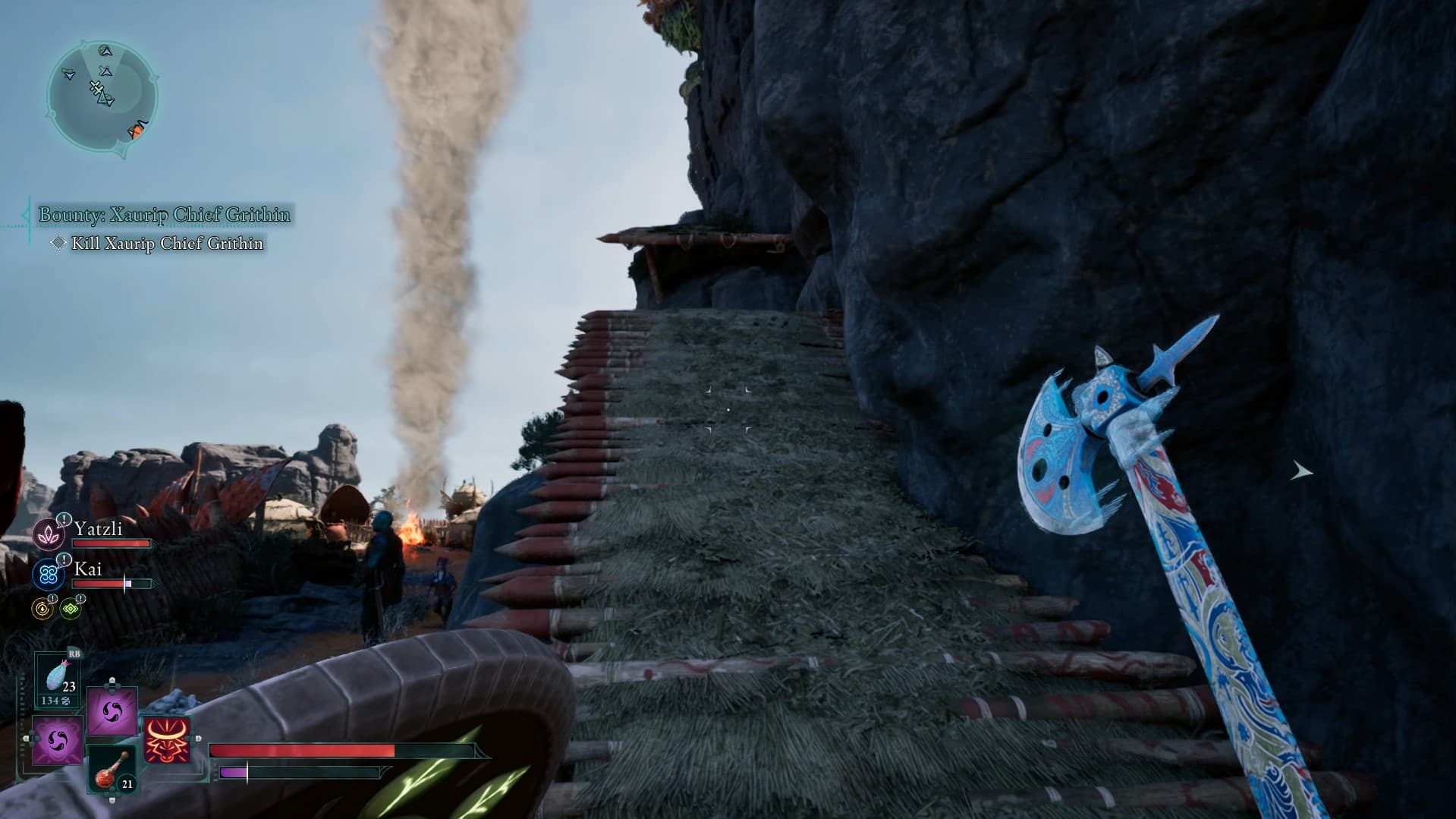Select Yatzli's pink flower companion portrait
Image resolution: width=1456 pixels, height=819 pixels.
click(48, 534)
